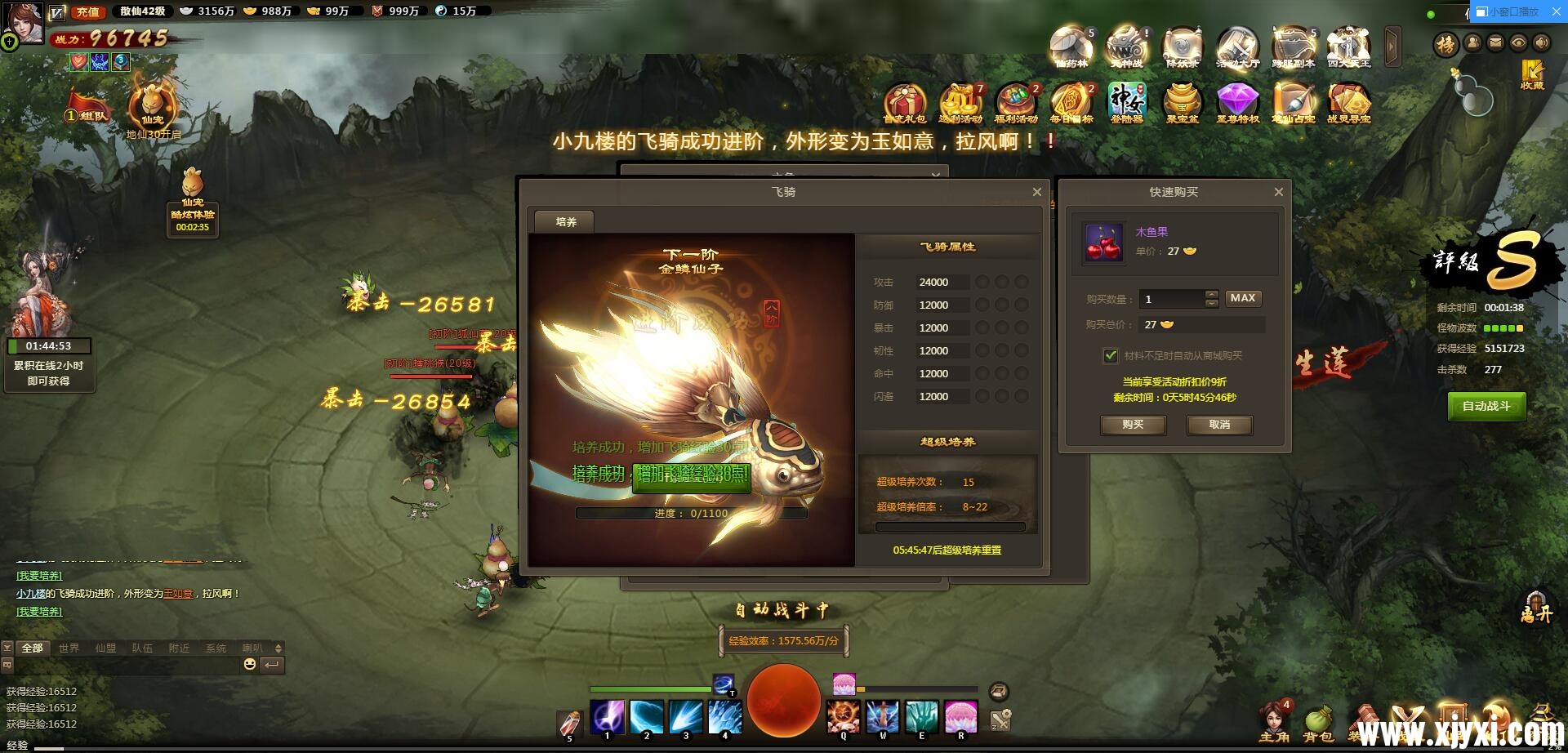Open the 聚宝盆 treasure bowl icon
The image size is (1568, 753).
[x=1182, y=103]
